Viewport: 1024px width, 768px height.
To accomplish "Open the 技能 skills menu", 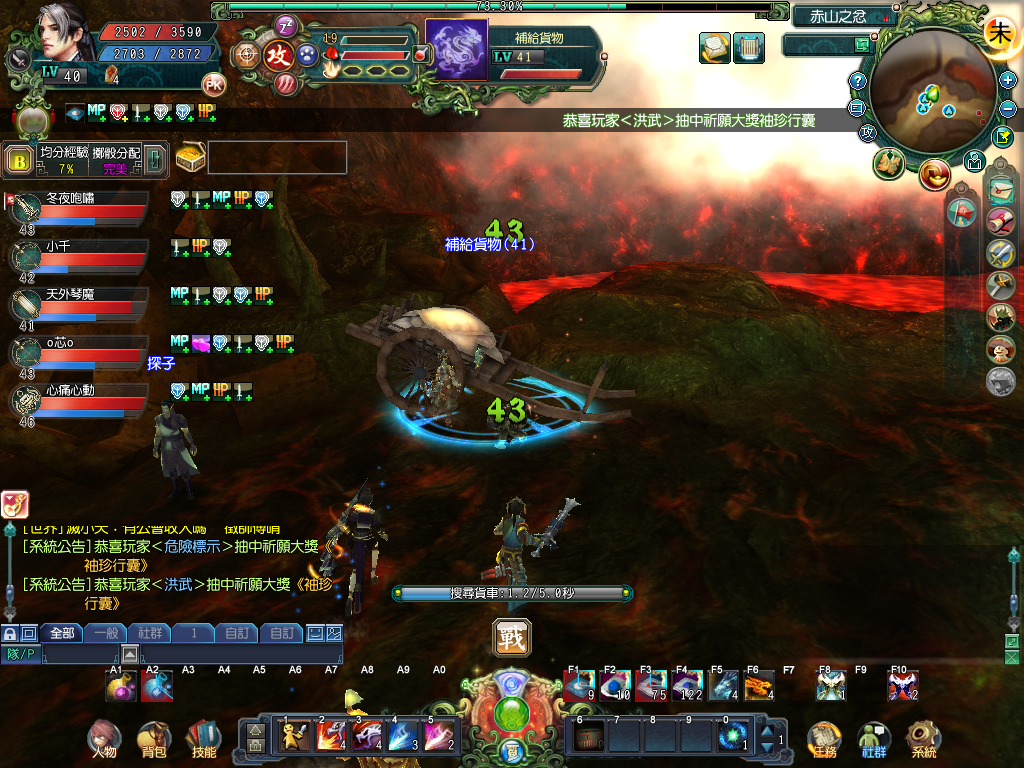I will pos(203,740).
